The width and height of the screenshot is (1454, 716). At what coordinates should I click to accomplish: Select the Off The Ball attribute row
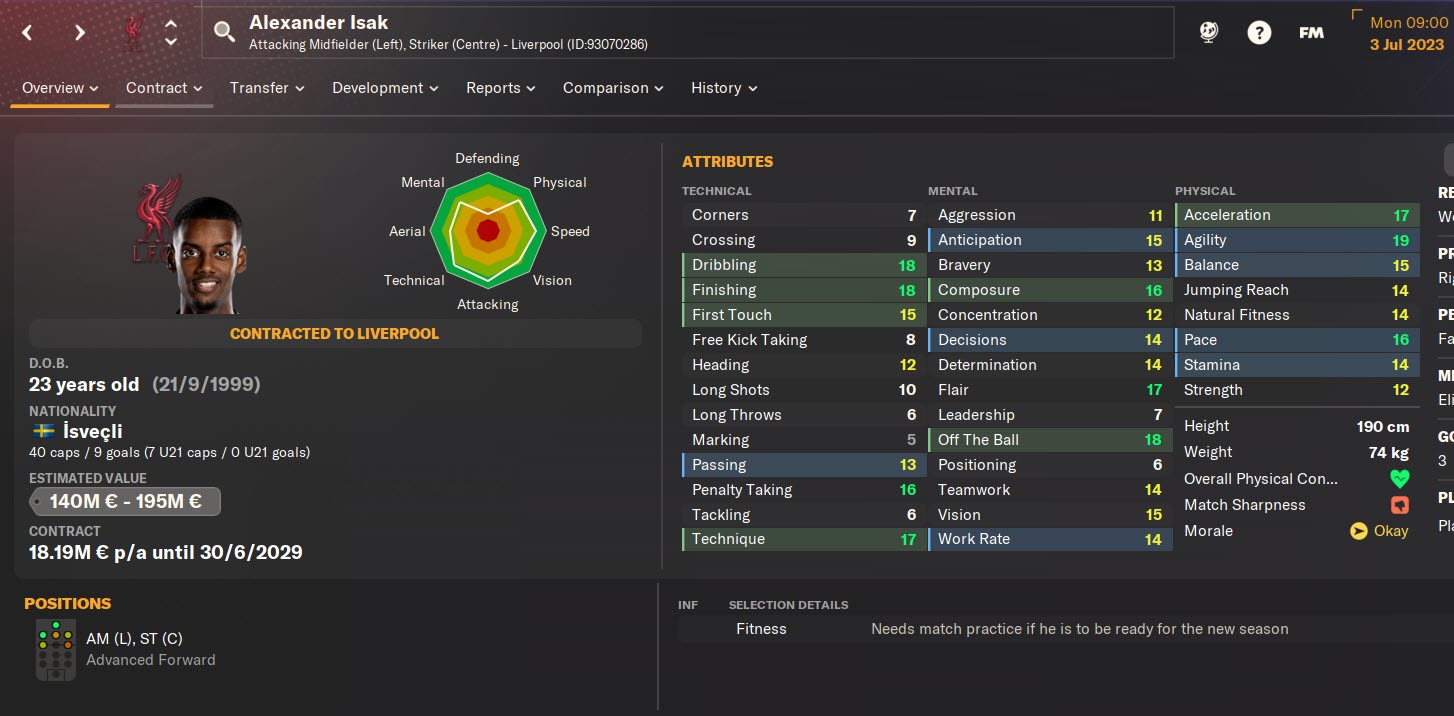tap(1049, 440)
